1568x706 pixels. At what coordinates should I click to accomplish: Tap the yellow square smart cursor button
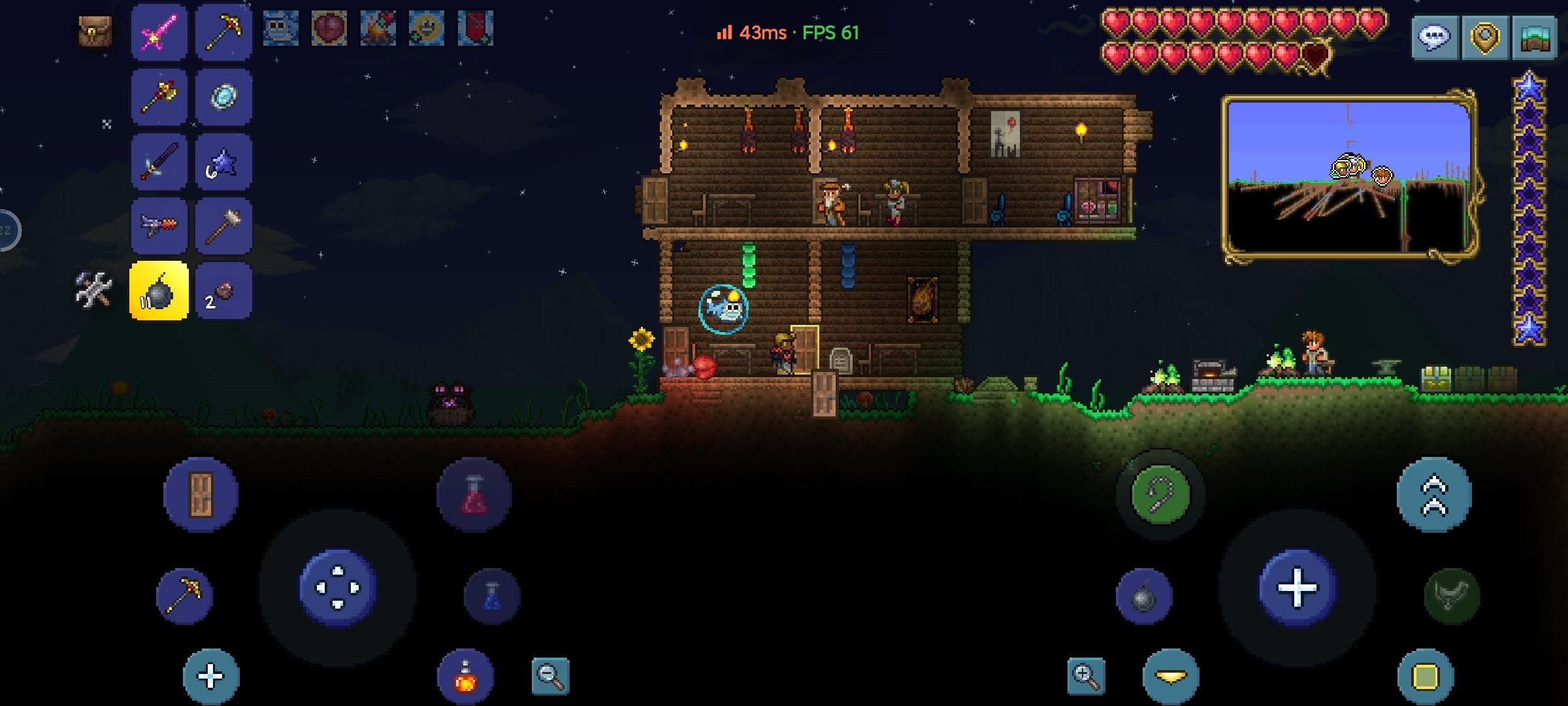1426,677
